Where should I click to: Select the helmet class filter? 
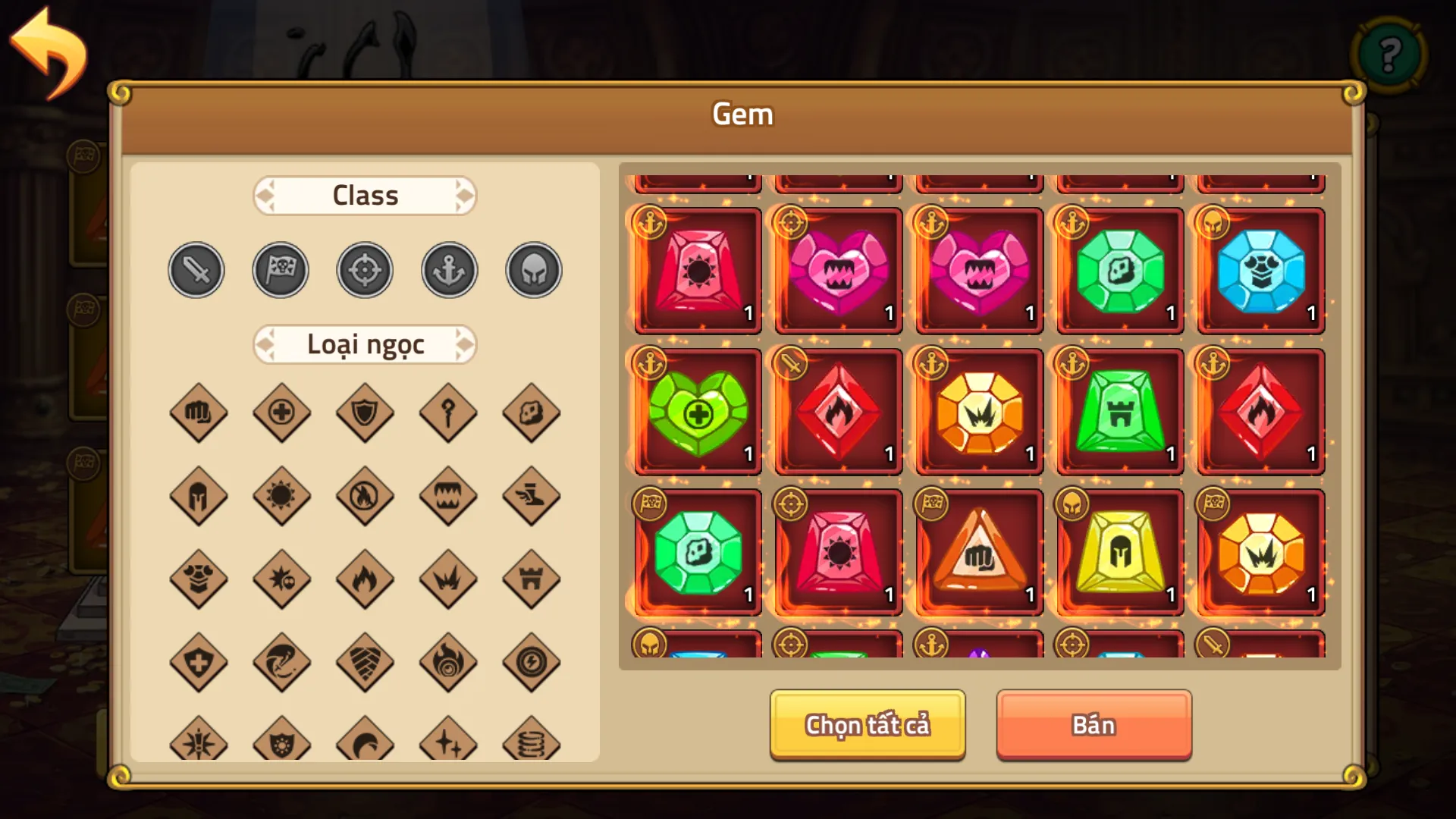533,269
